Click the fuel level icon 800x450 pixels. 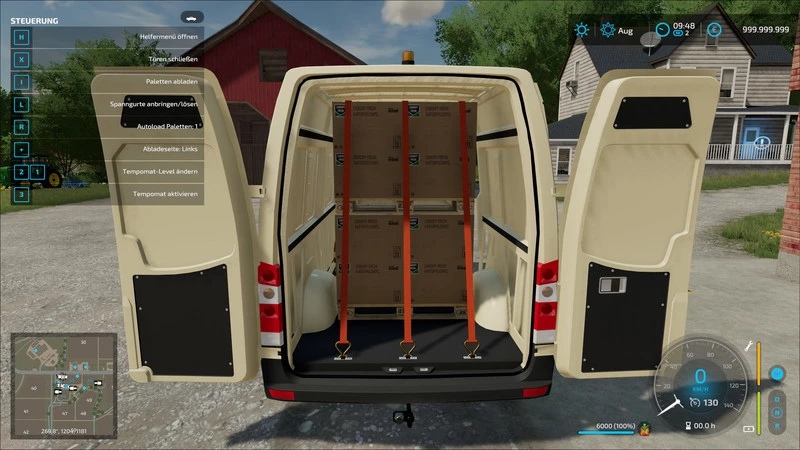pyautogui.click(x=748, y=429)
